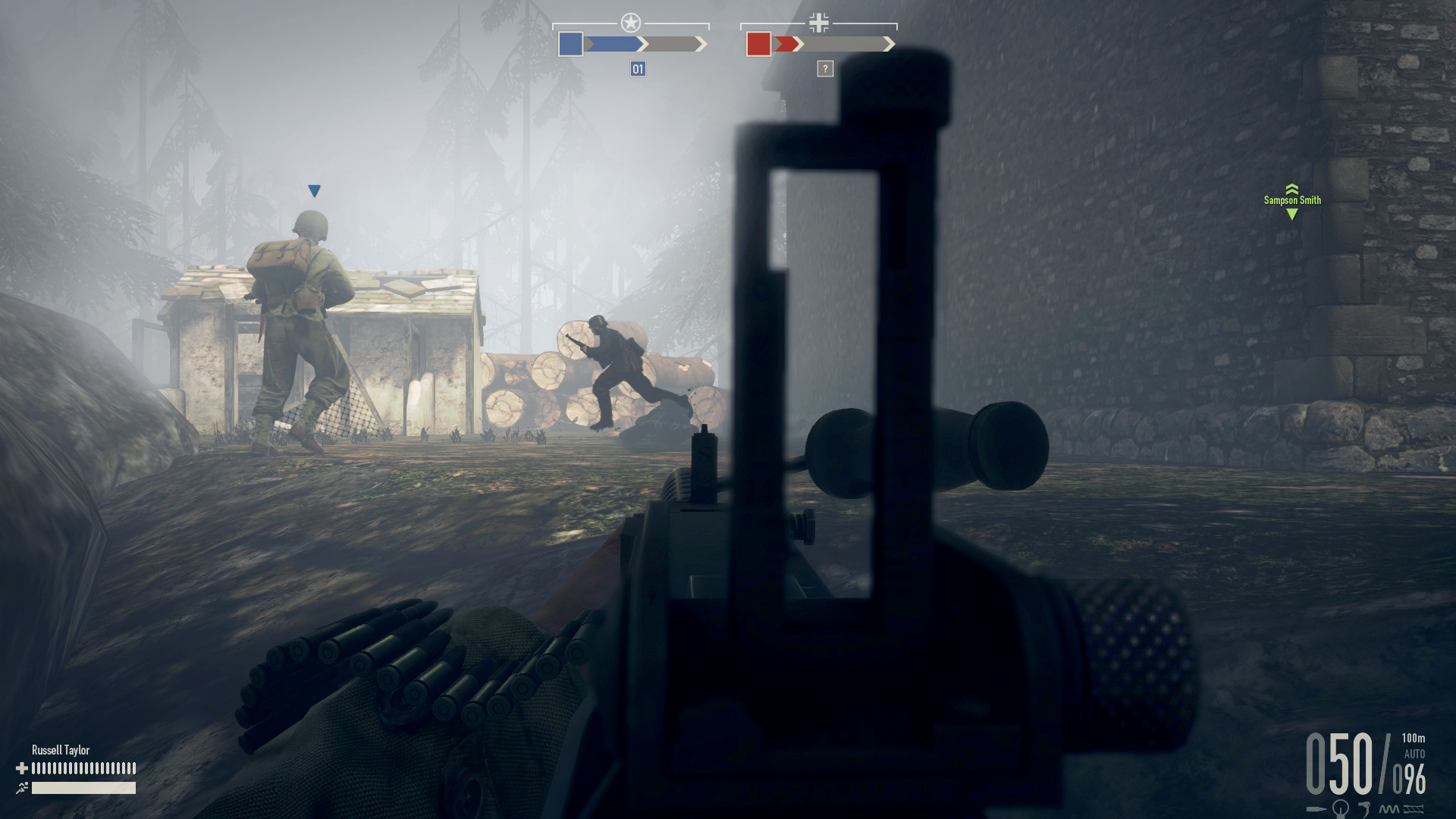Click the sprinting stamina icon
The width and height of the screenshot is (1456, 819).
coord(23,787)
